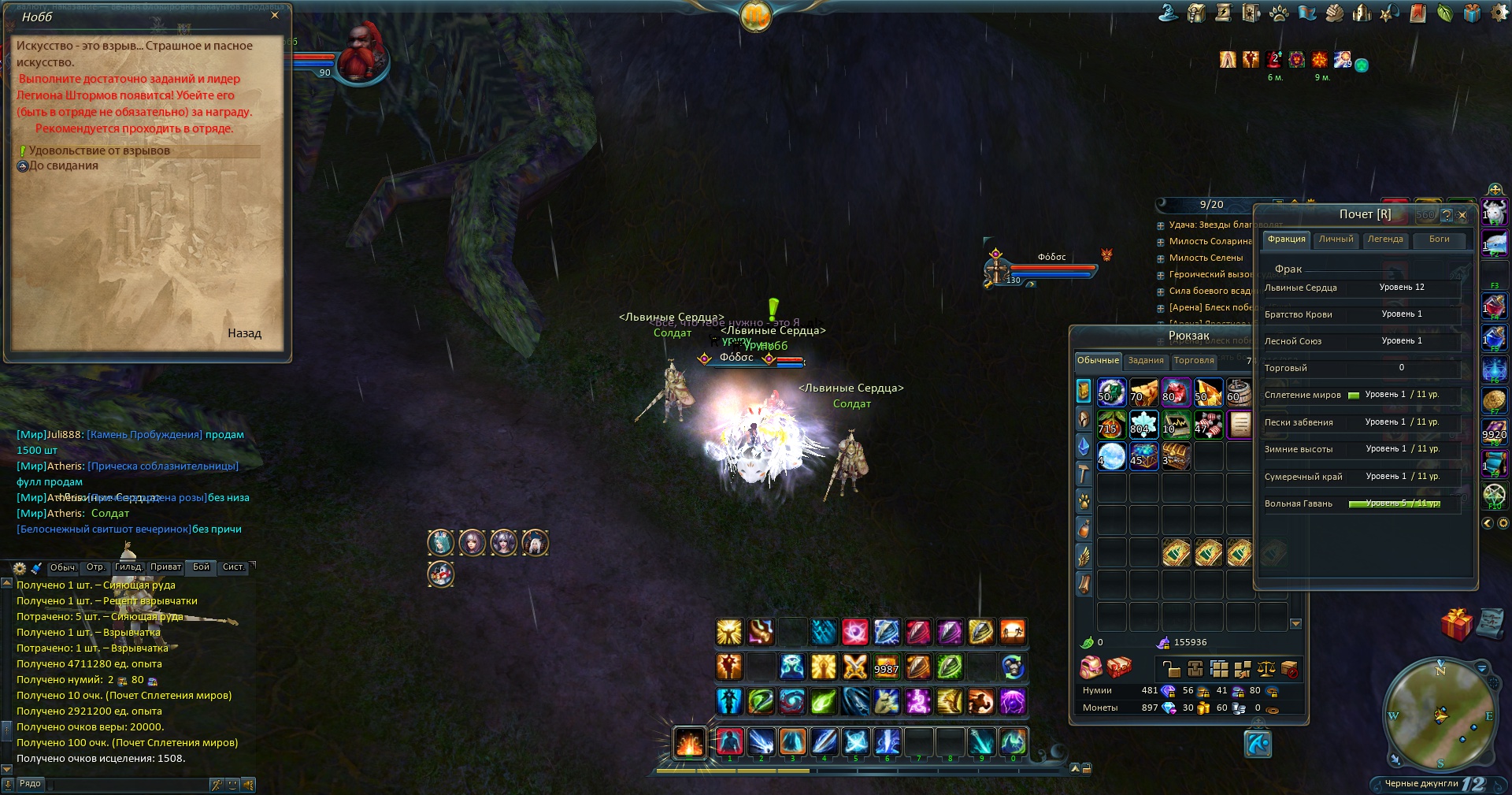Show the "Боги" reputation tab
The height and width of the screenshot is (795, 1512).
(1439, 240)
